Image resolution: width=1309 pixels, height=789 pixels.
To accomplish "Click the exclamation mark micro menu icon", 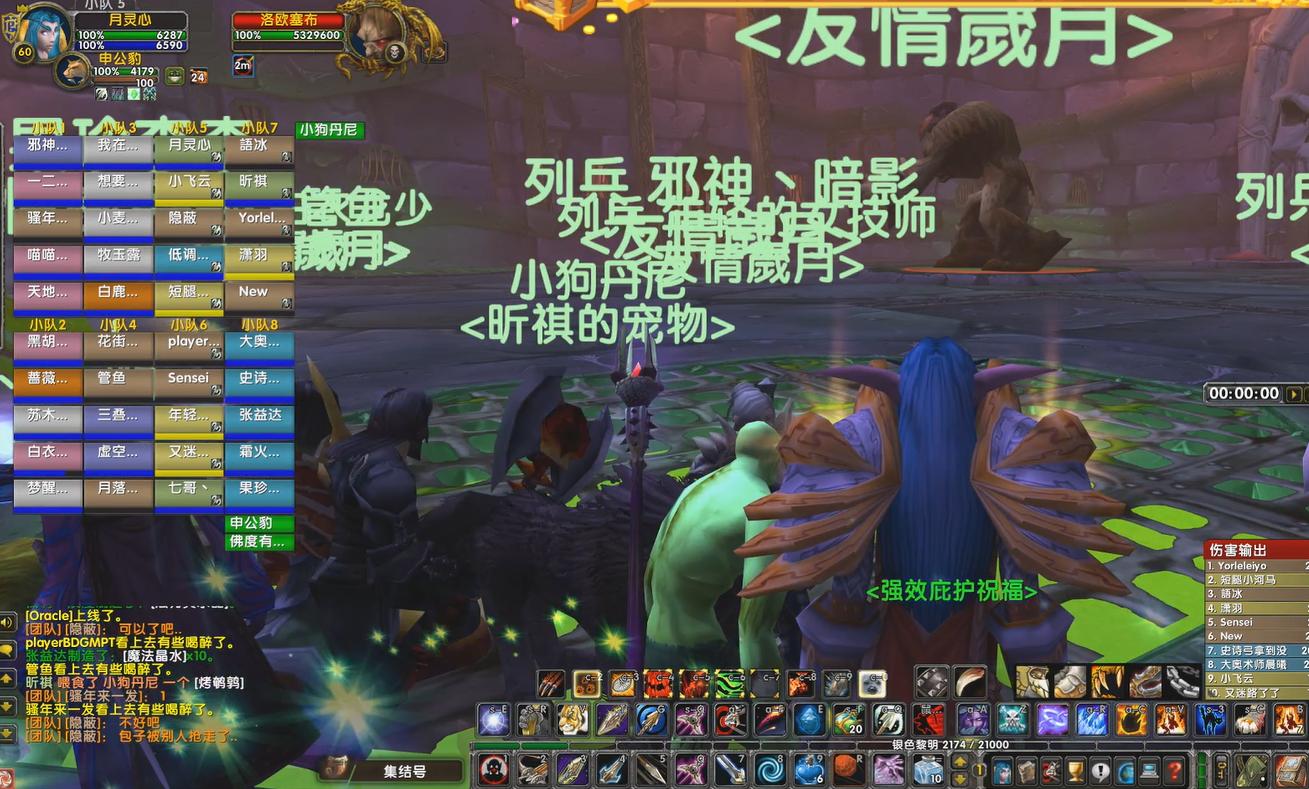I will coord(1099,770).
